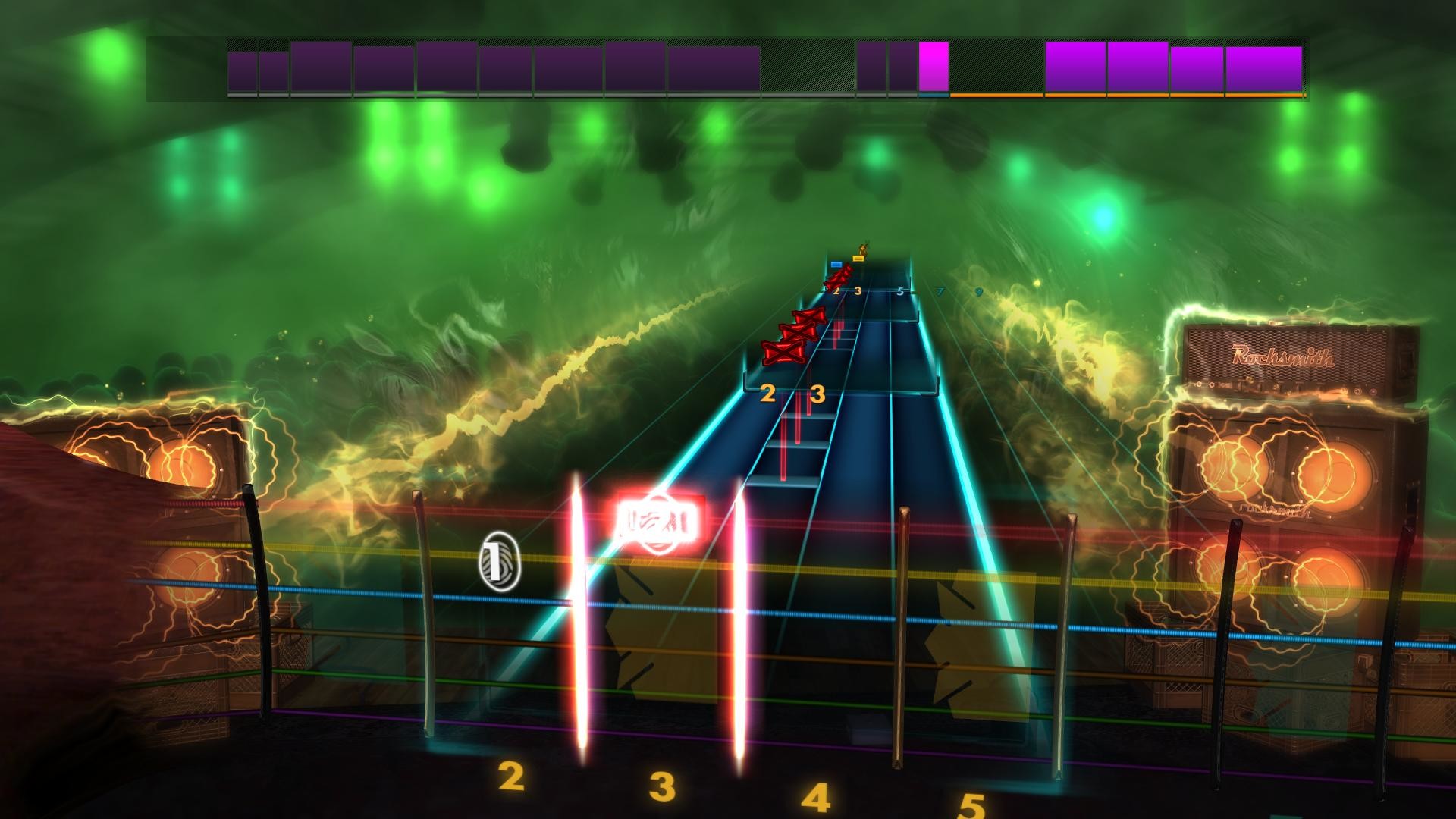Click the last purple segment at the bar's right end

click(1262, 68)
